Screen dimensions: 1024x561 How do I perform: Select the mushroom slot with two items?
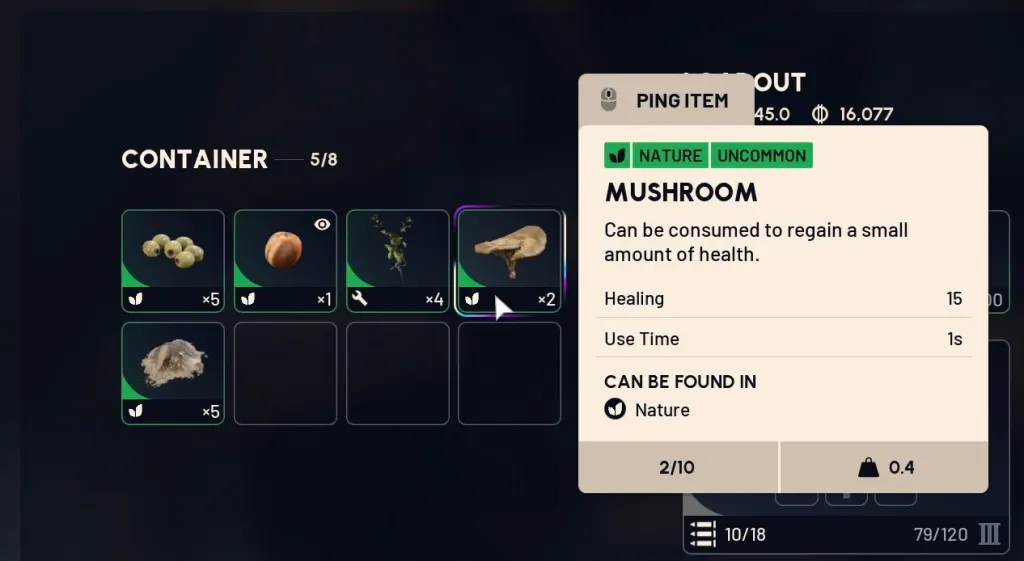click(509, 258)
